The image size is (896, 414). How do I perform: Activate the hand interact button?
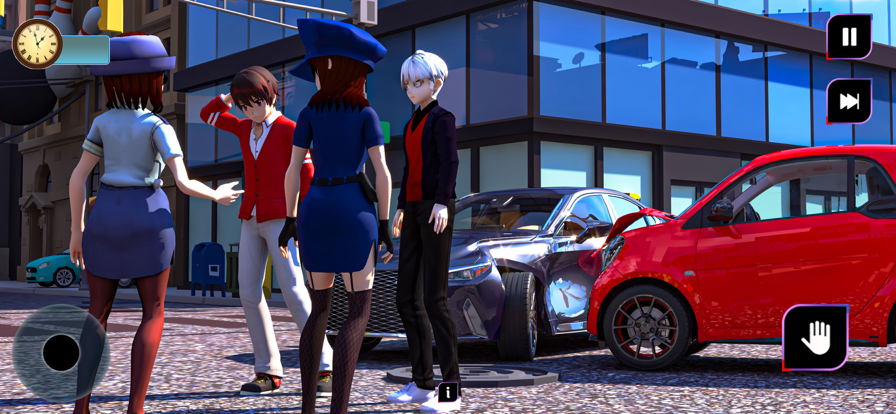[815, 338]
